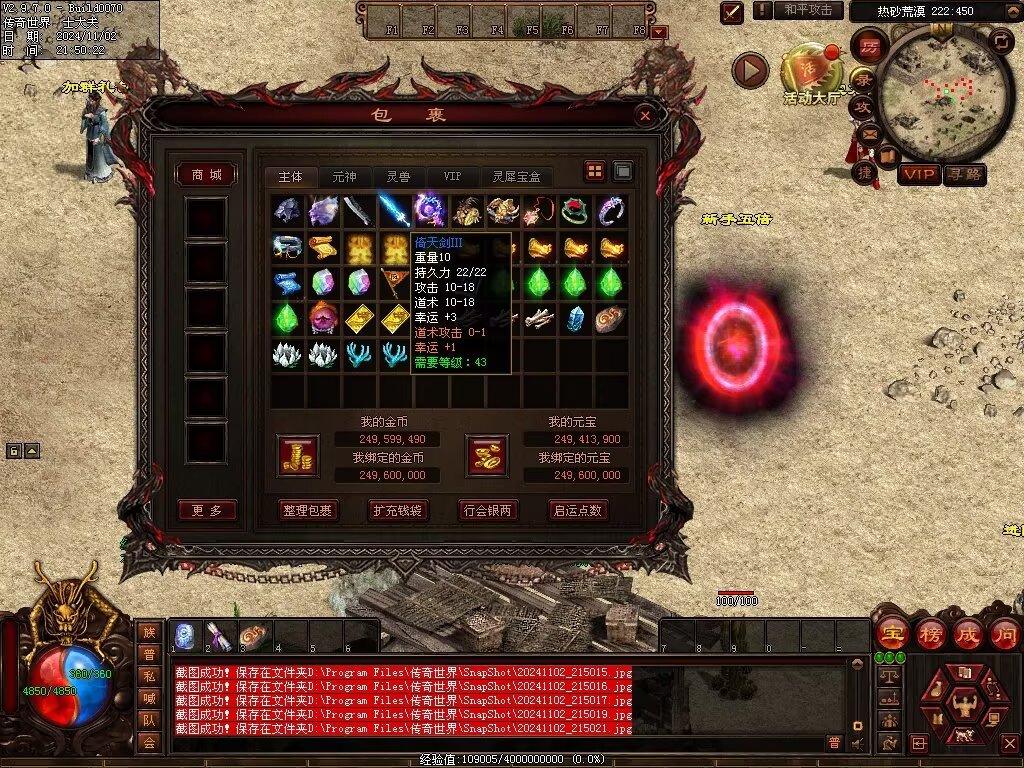Open the 商城 shop
The width and height of the screenshot is (1024, 768).
[206, 175]
